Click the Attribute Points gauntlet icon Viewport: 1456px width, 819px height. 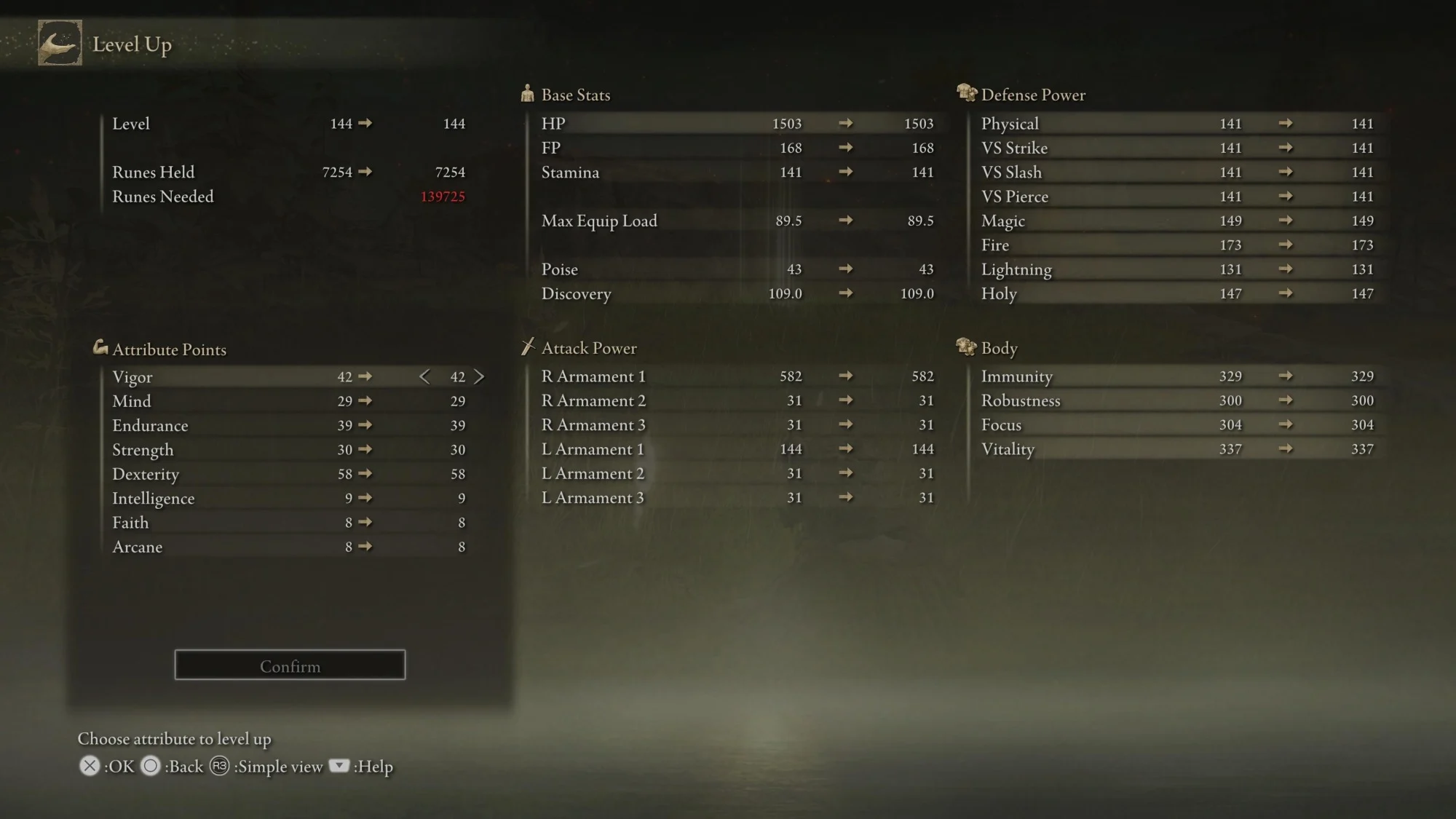100,348
